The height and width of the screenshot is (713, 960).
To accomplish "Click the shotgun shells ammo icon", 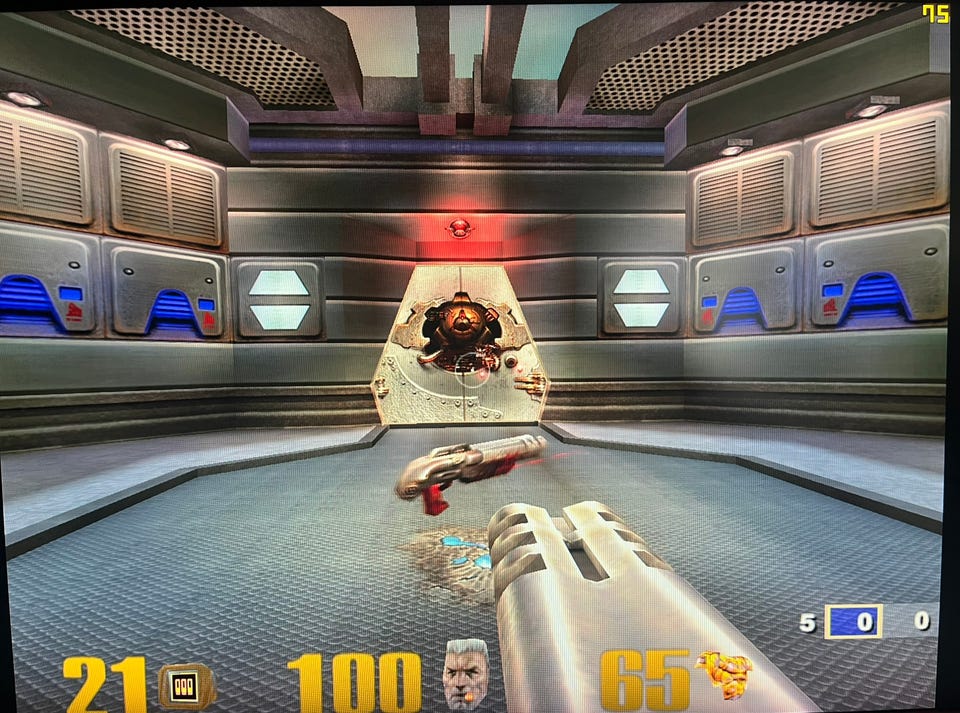I will 187,685.
